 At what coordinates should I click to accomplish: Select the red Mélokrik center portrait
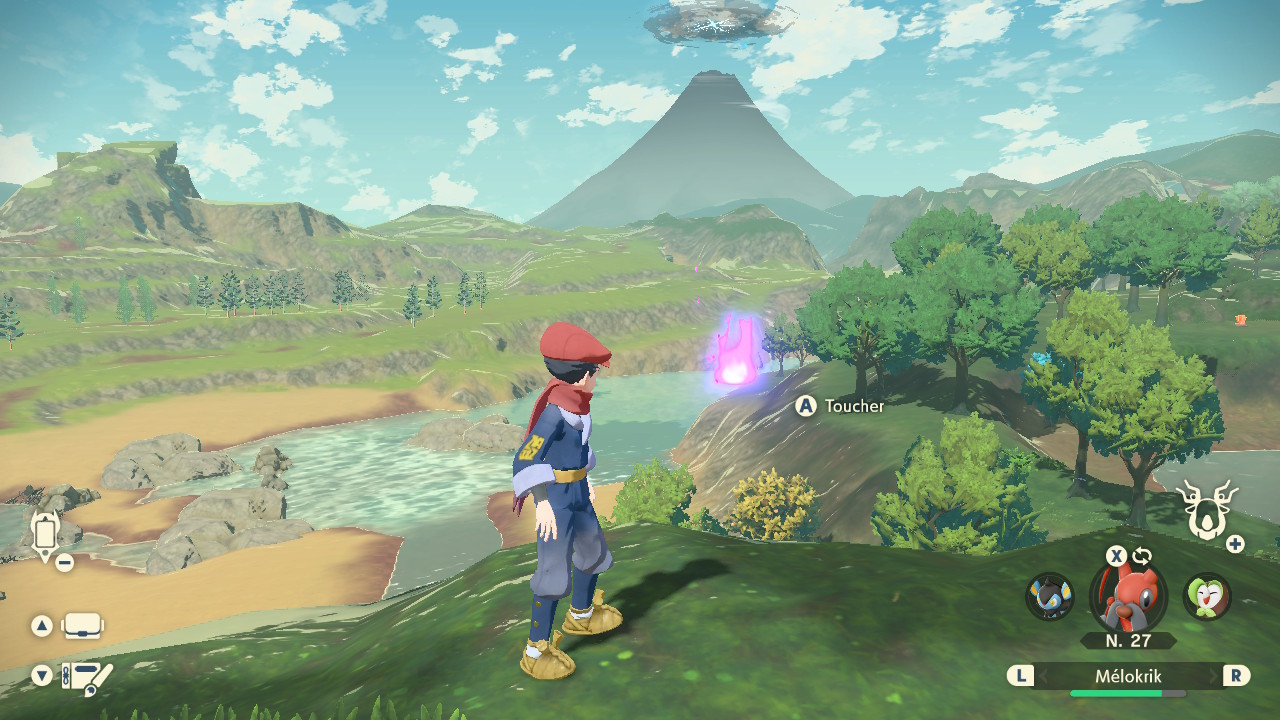[1127, 595]
